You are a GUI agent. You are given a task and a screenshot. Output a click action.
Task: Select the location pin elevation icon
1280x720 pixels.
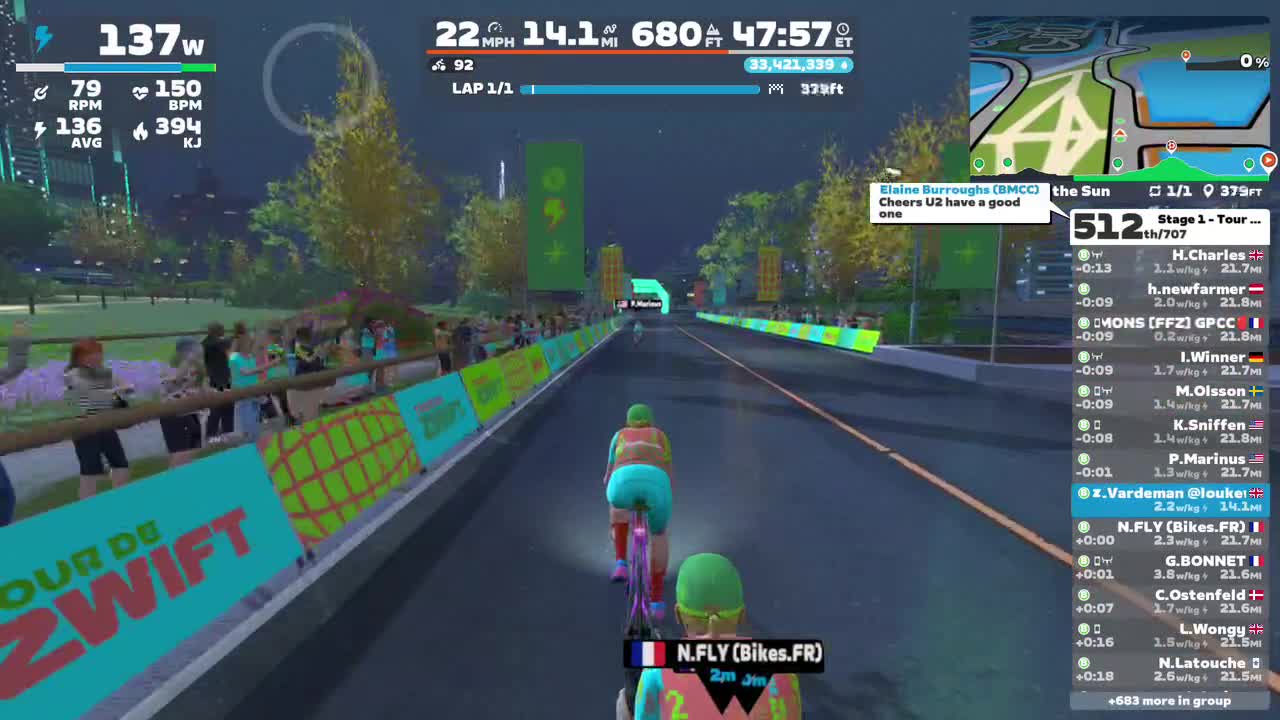[x=1207, y=191]
